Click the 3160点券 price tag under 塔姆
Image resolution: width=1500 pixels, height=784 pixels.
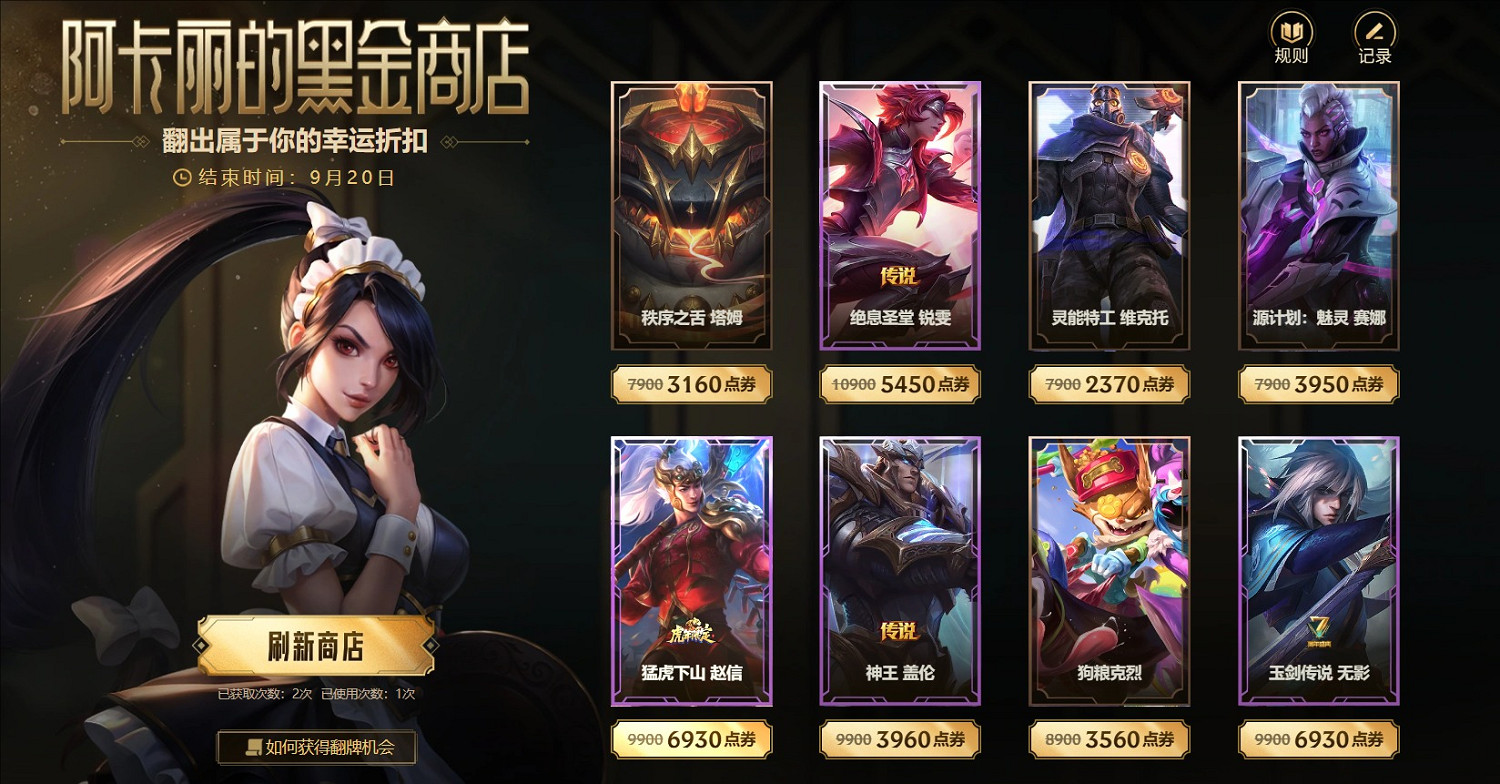(x=691, y=384)
